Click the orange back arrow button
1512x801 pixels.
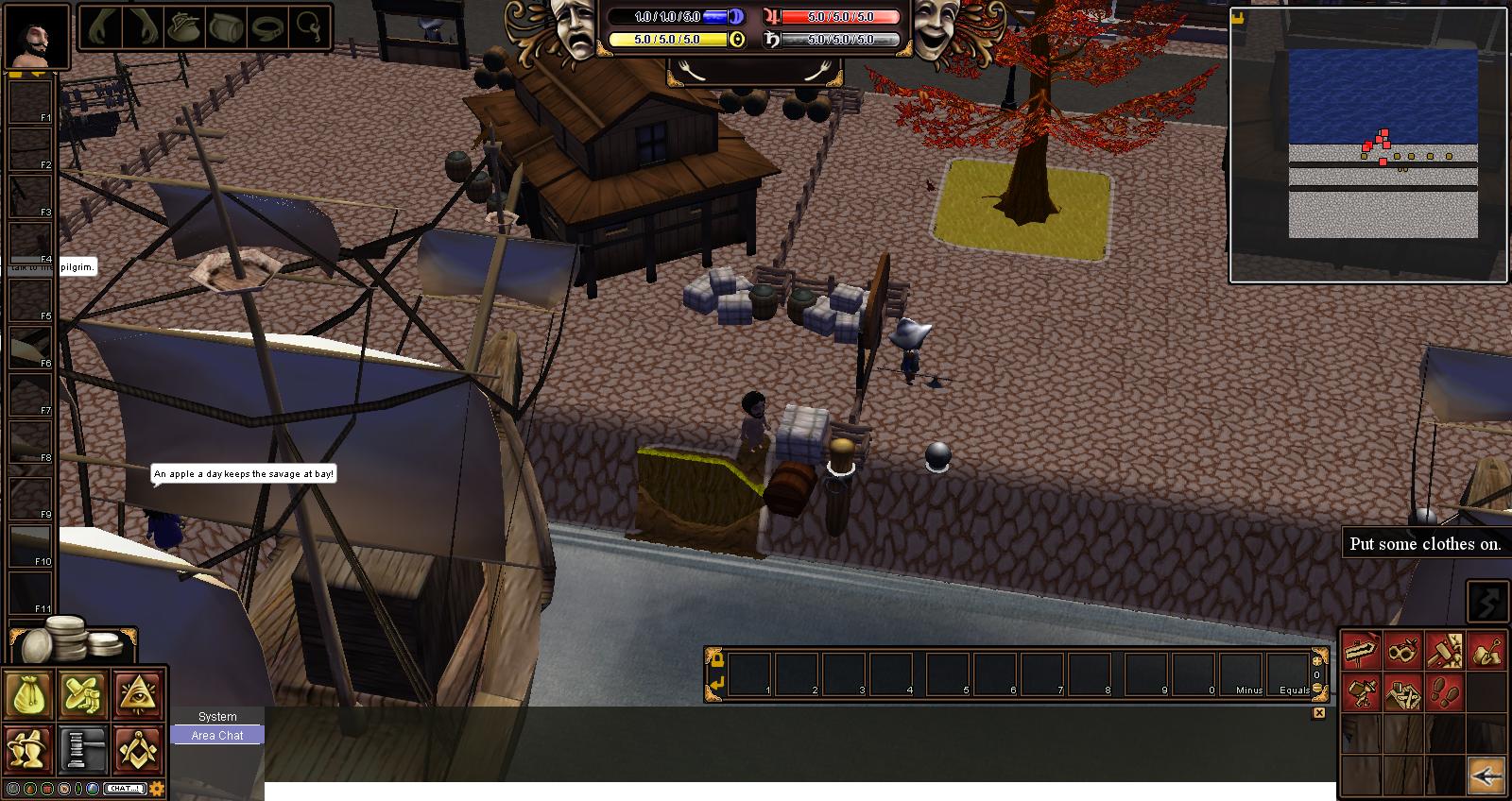tap(1486, 775)
